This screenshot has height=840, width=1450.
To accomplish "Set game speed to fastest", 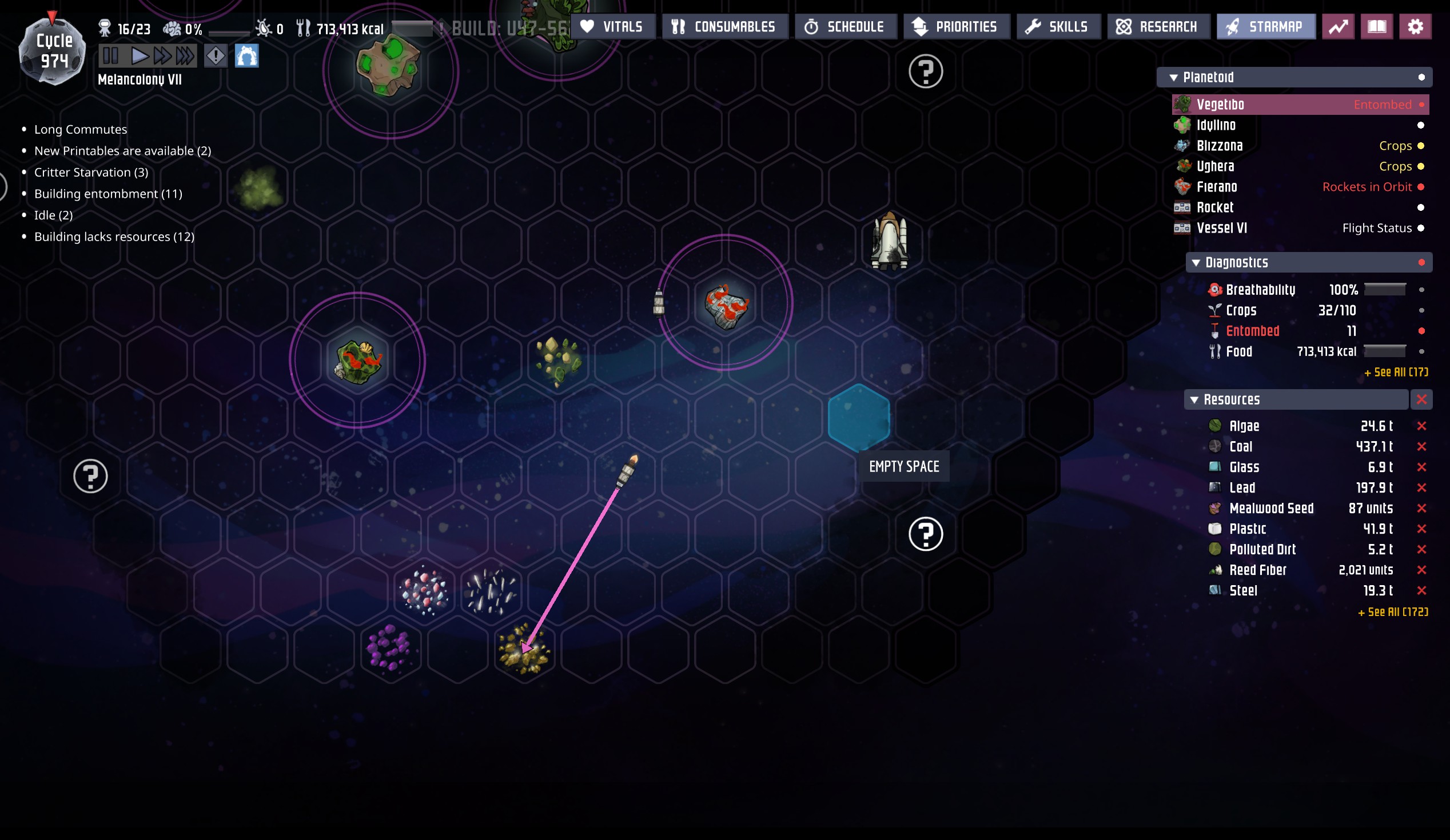I will pos(185,56).
